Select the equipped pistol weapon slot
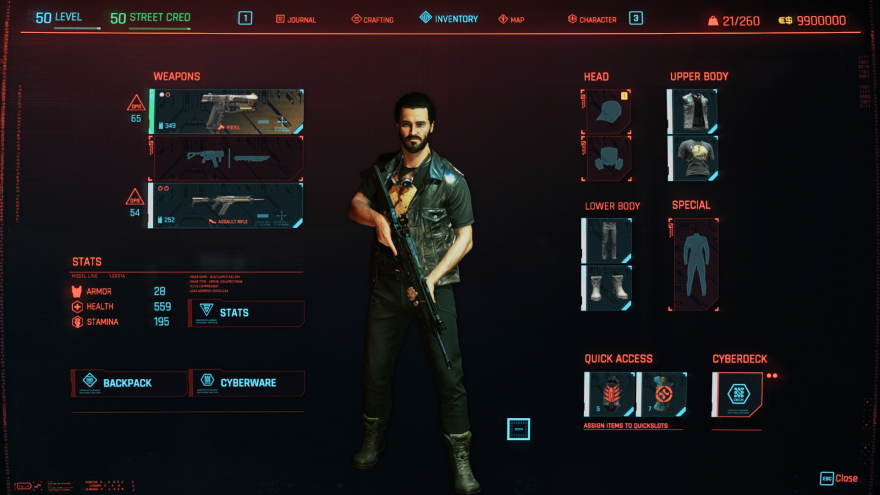Screen dimensions: 880x495 click(x=227, y=112)
